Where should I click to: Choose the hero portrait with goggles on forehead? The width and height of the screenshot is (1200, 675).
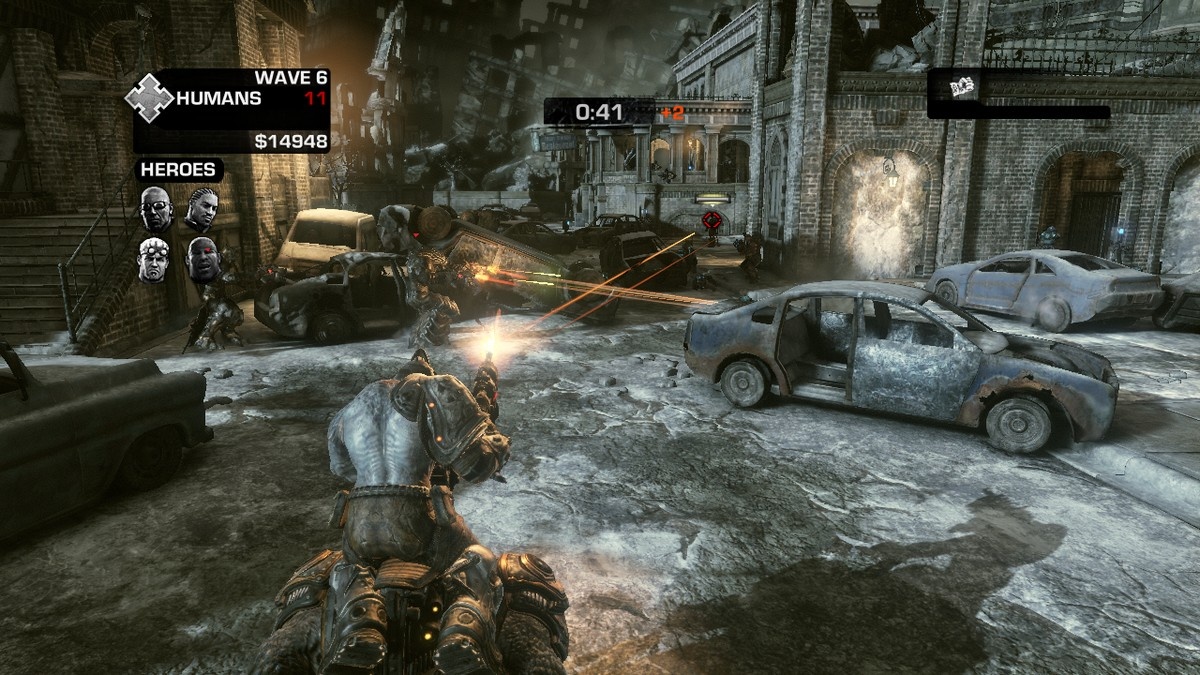click(153, 258)
